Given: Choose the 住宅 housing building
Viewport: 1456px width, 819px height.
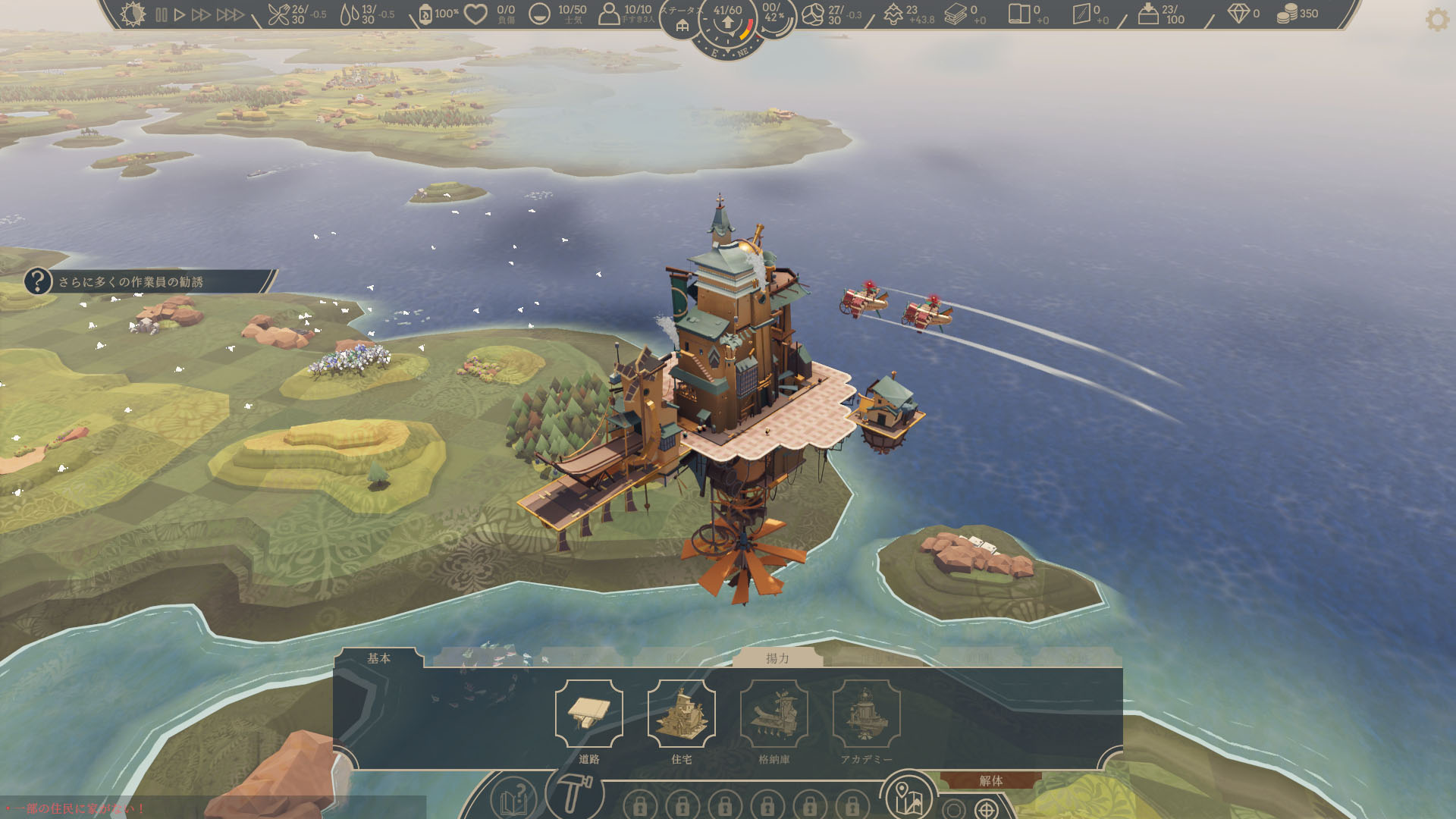Looking at the screenshot, I should click(681, 714).
